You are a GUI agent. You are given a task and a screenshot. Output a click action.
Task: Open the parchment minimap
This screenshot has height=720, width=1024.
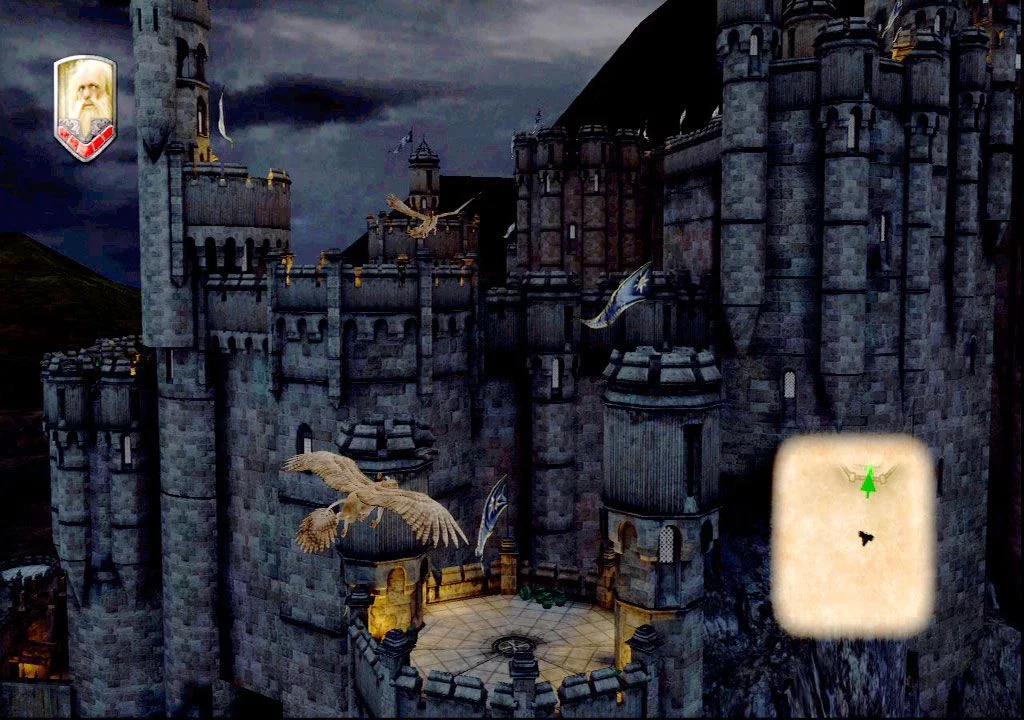[x=853, y=536]
